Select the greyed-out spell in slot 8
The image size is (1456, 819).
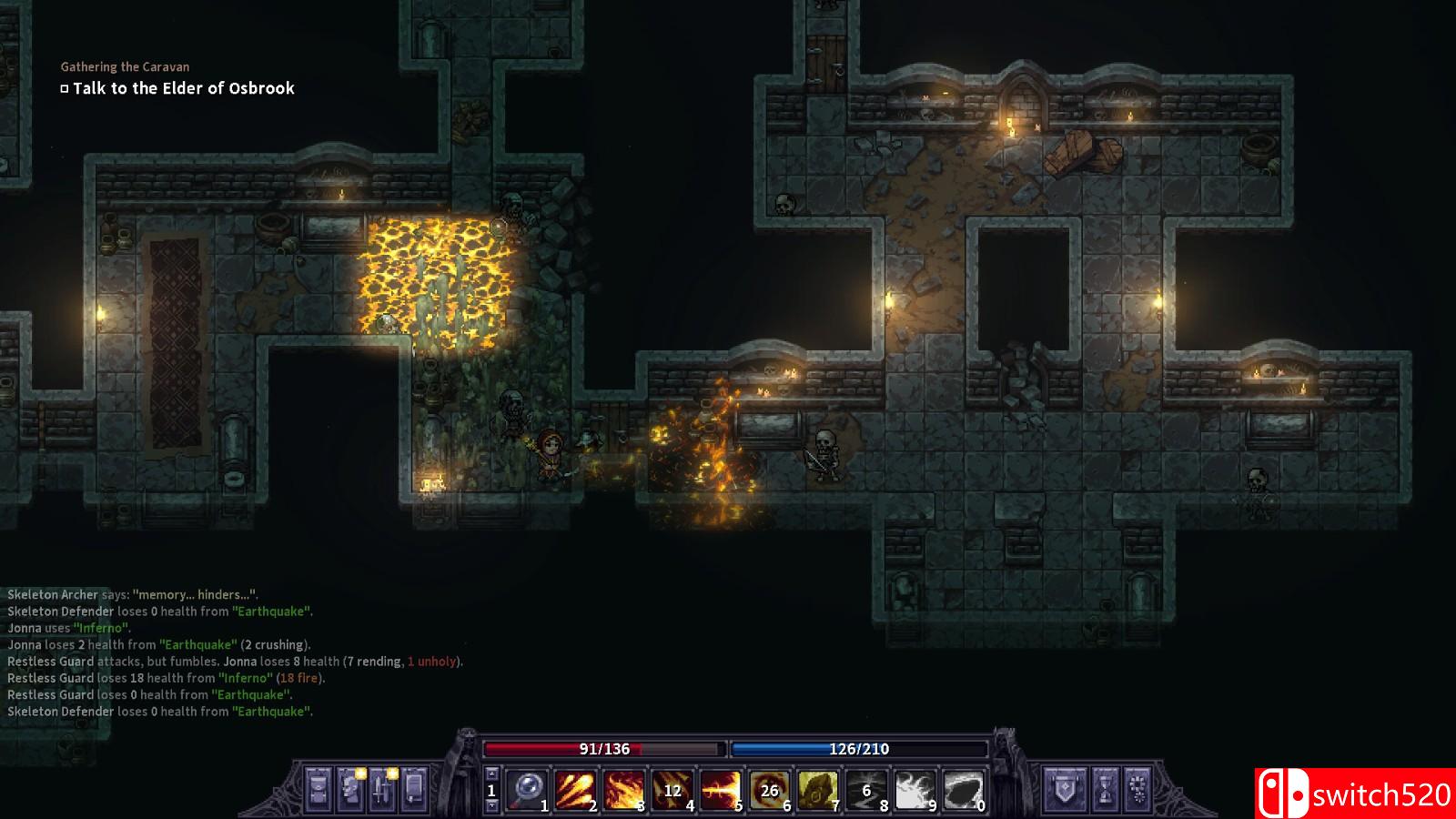click(866, 790)
